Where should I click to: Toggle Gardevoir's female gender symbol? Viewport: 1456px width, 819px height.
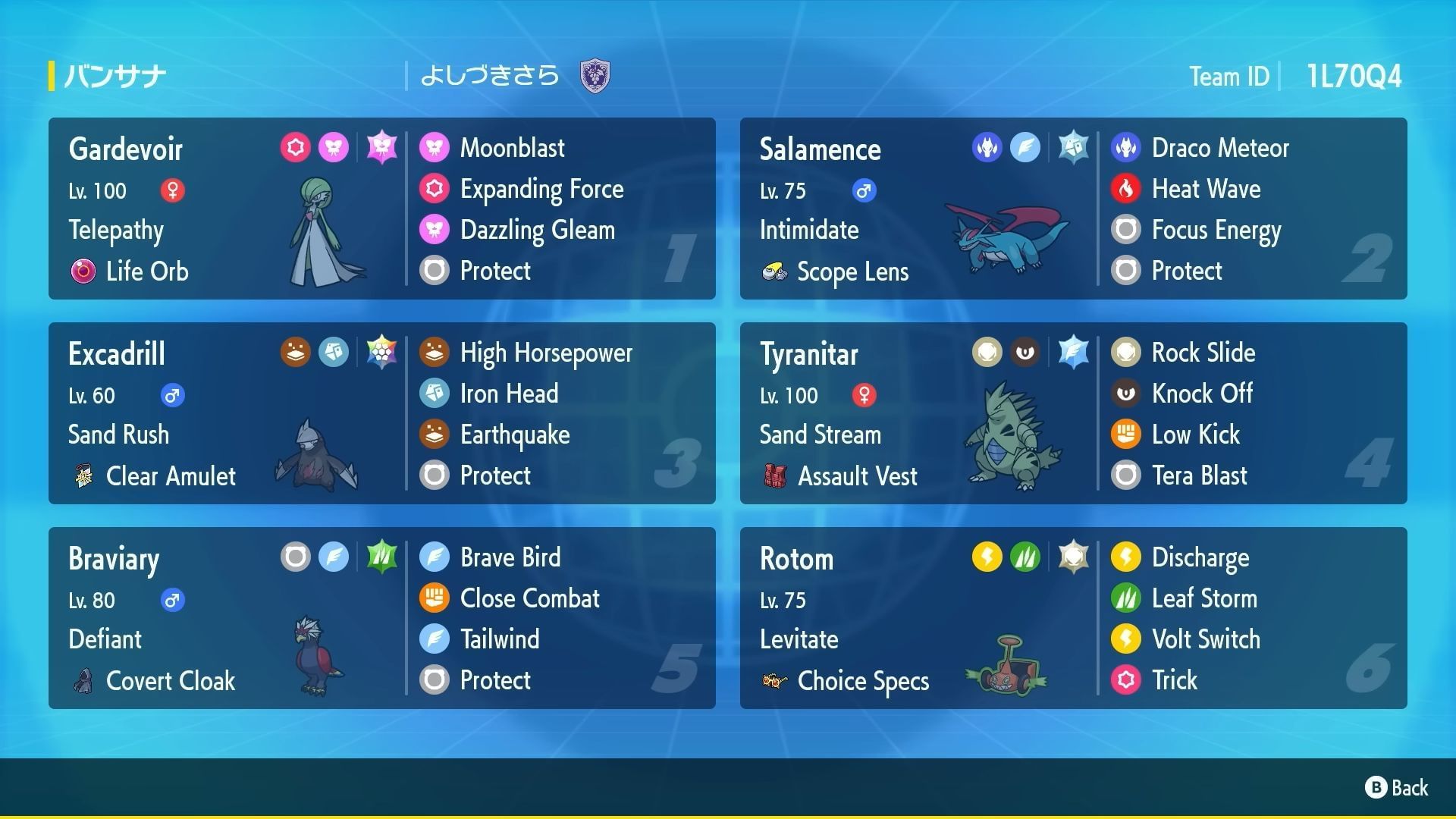[174, 191]
